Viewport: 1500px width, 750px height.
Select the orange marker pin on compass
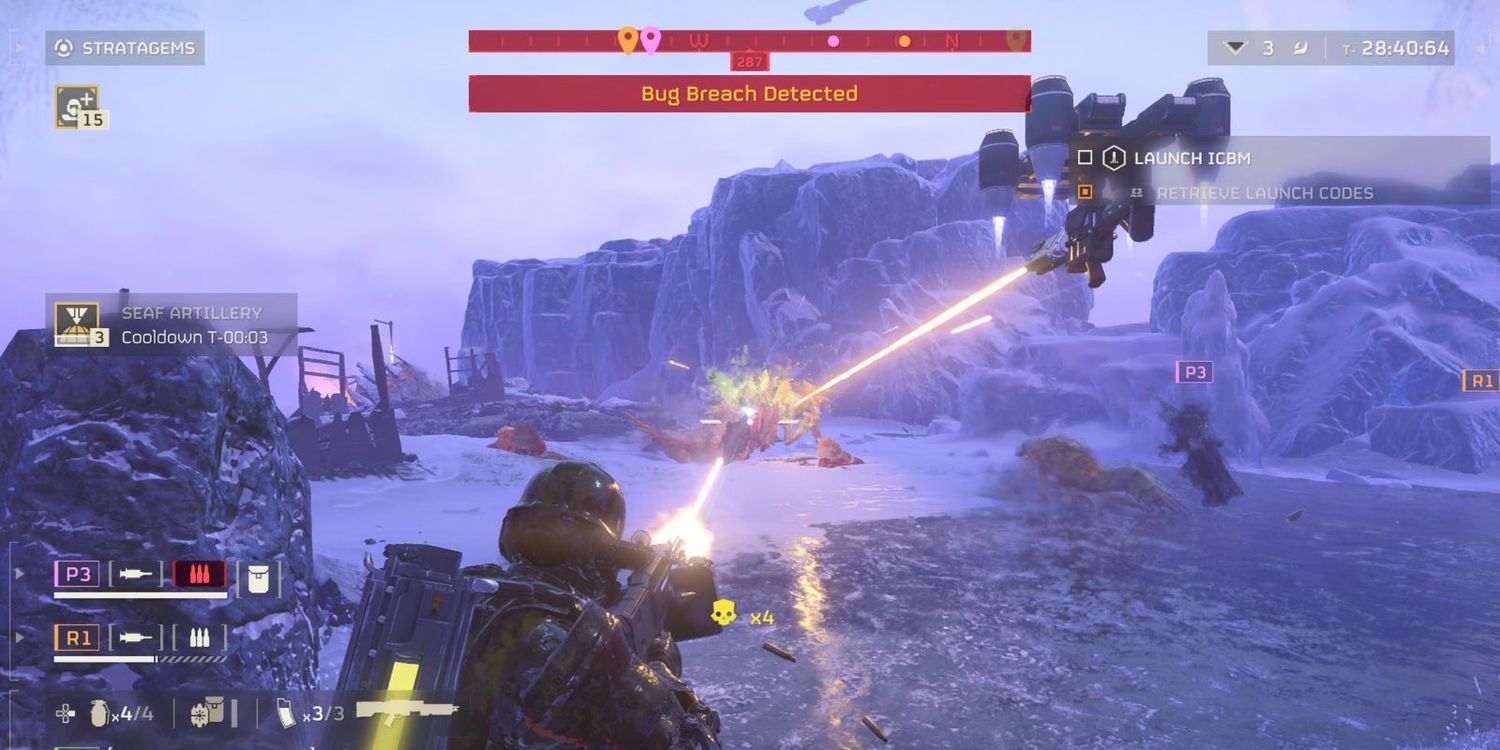coord(627,40)
